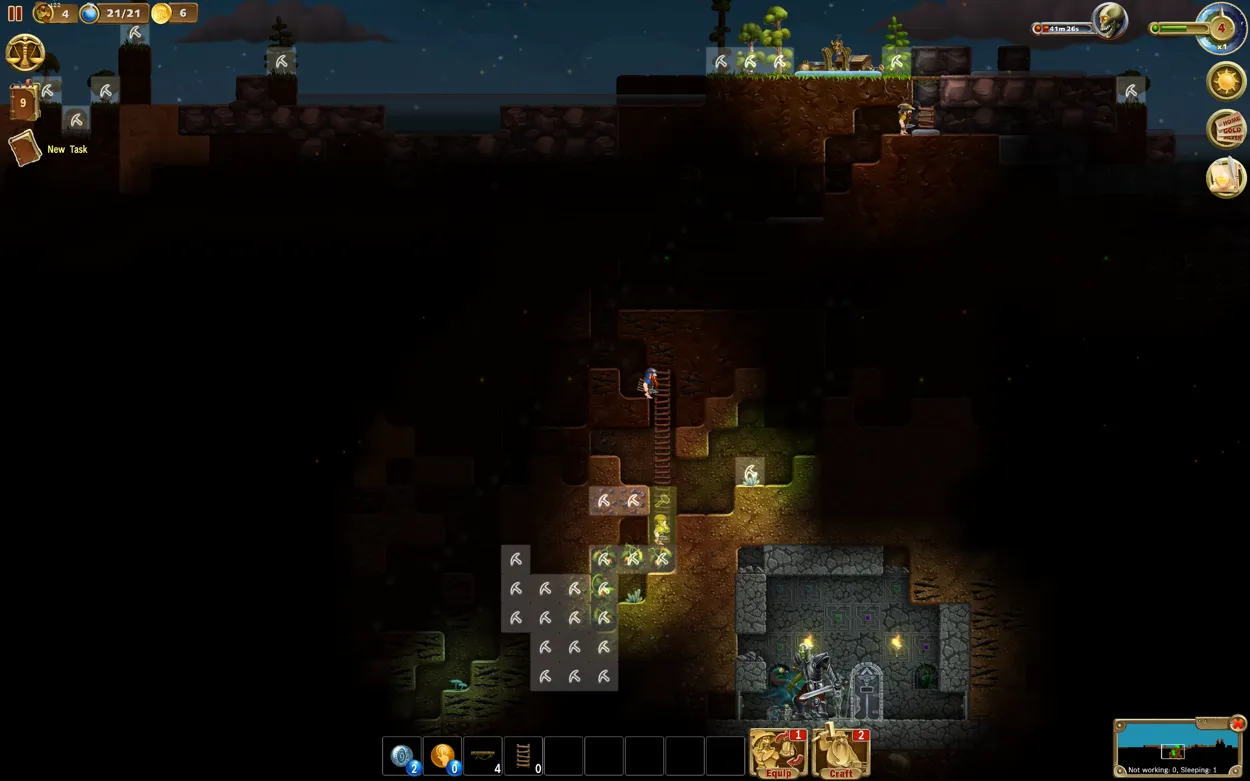Image resolution: width=1250 pixels, height=781 pixels.
Task: Click the blue mana potion icon
Action: (90, 13)
